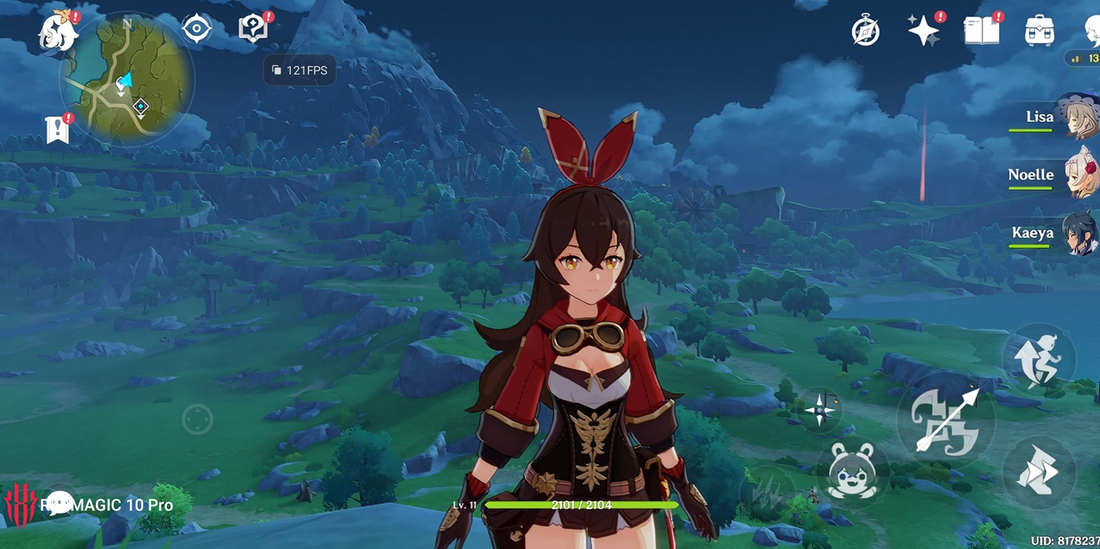Open the Adventurer Handbook book icon

[x=981, y=31]
